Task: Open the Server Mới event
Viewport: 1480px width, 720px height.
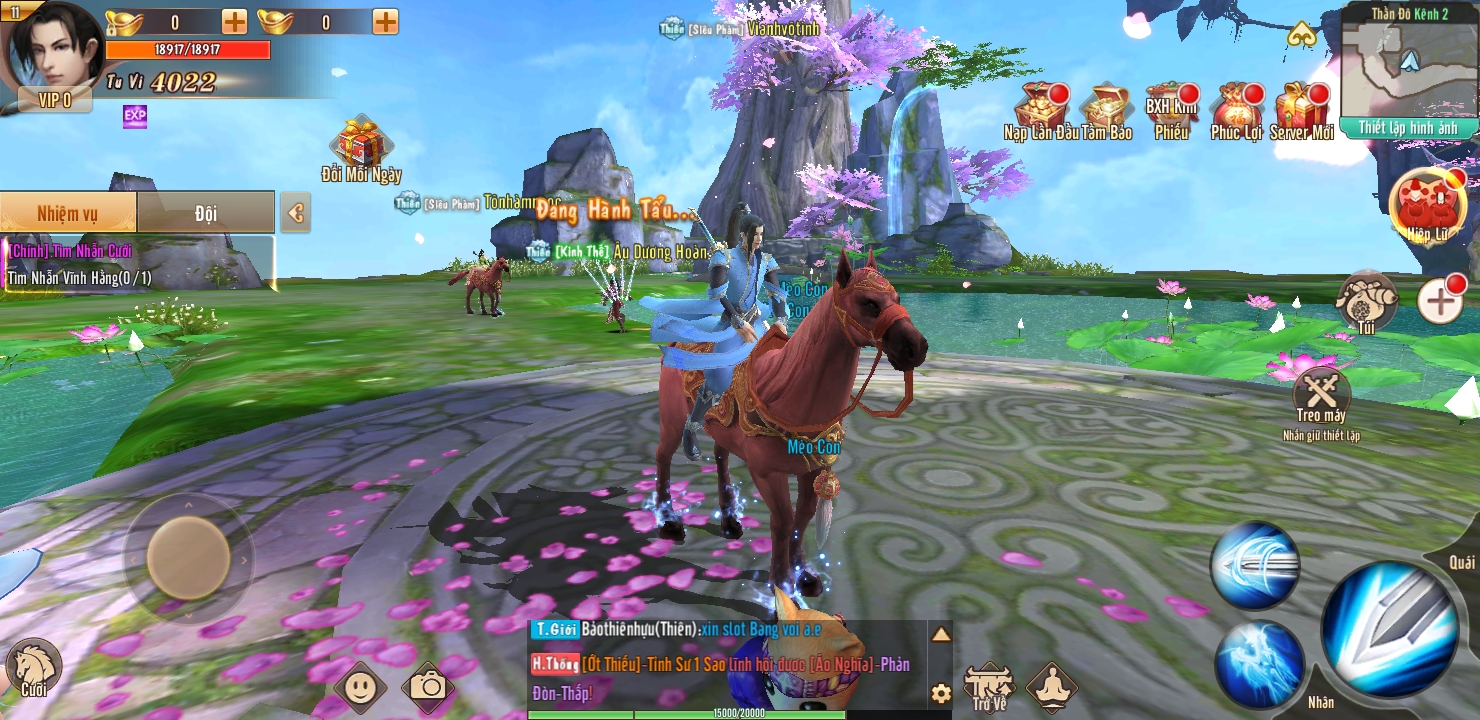Action: [x=1302, y=108]
